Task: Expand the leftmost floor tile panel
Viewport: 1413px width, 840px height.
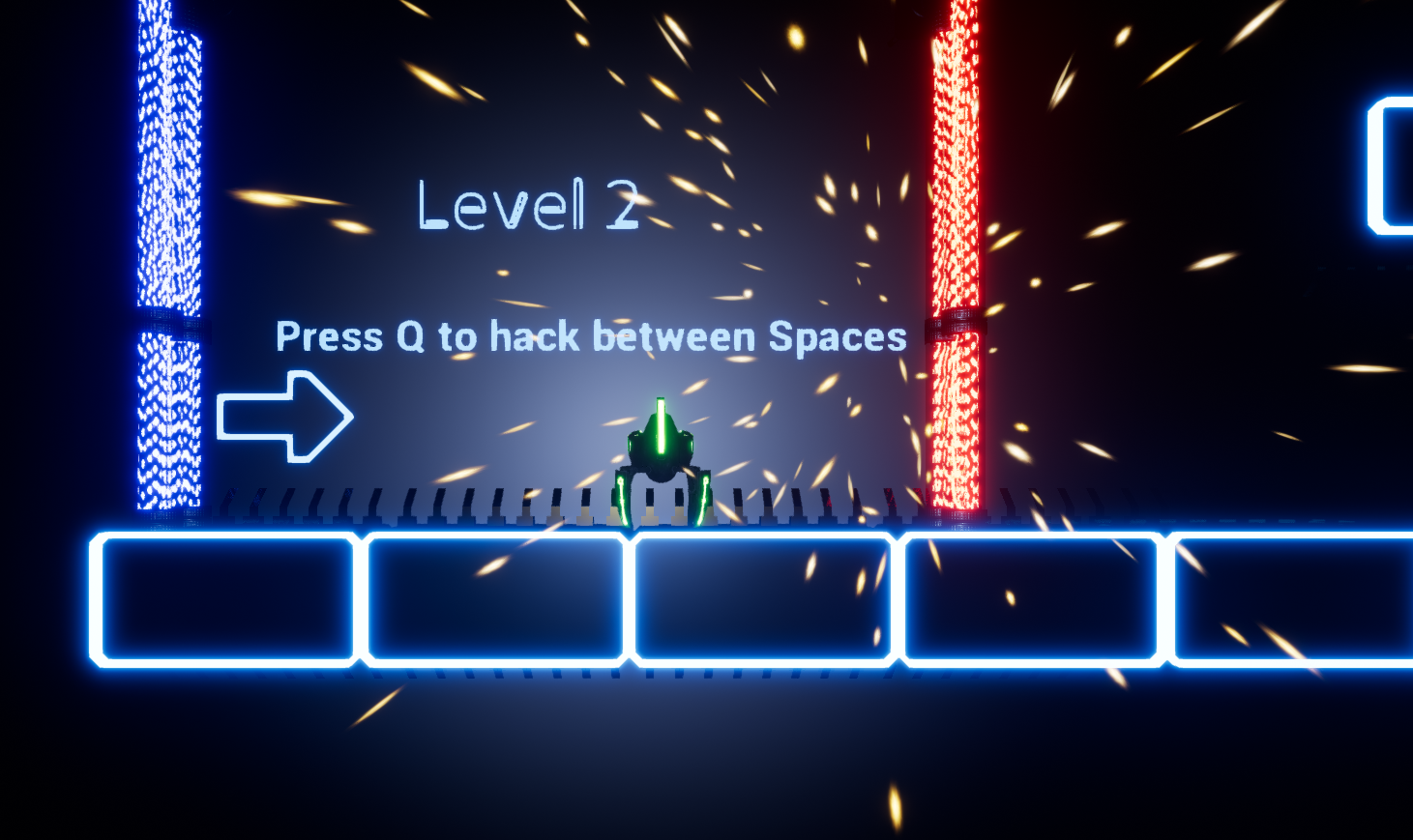Action: point(222,597)
